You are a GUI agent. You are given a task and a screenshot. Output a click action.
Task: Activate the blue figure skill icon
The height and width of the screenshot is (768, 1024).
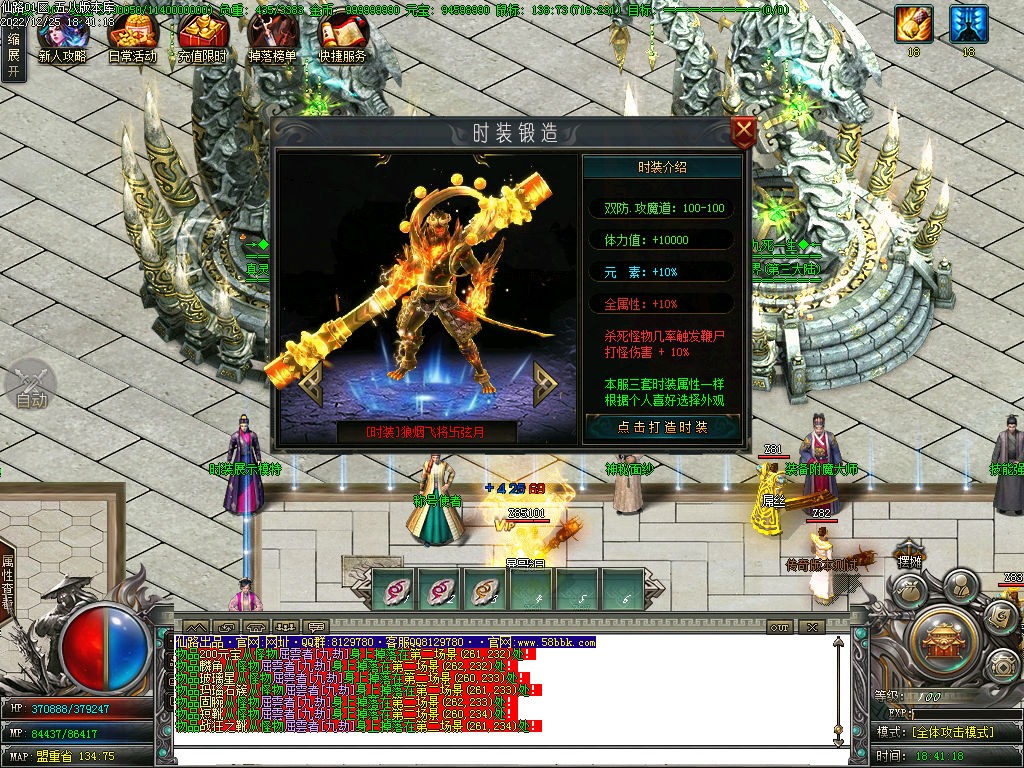(968, 24)
